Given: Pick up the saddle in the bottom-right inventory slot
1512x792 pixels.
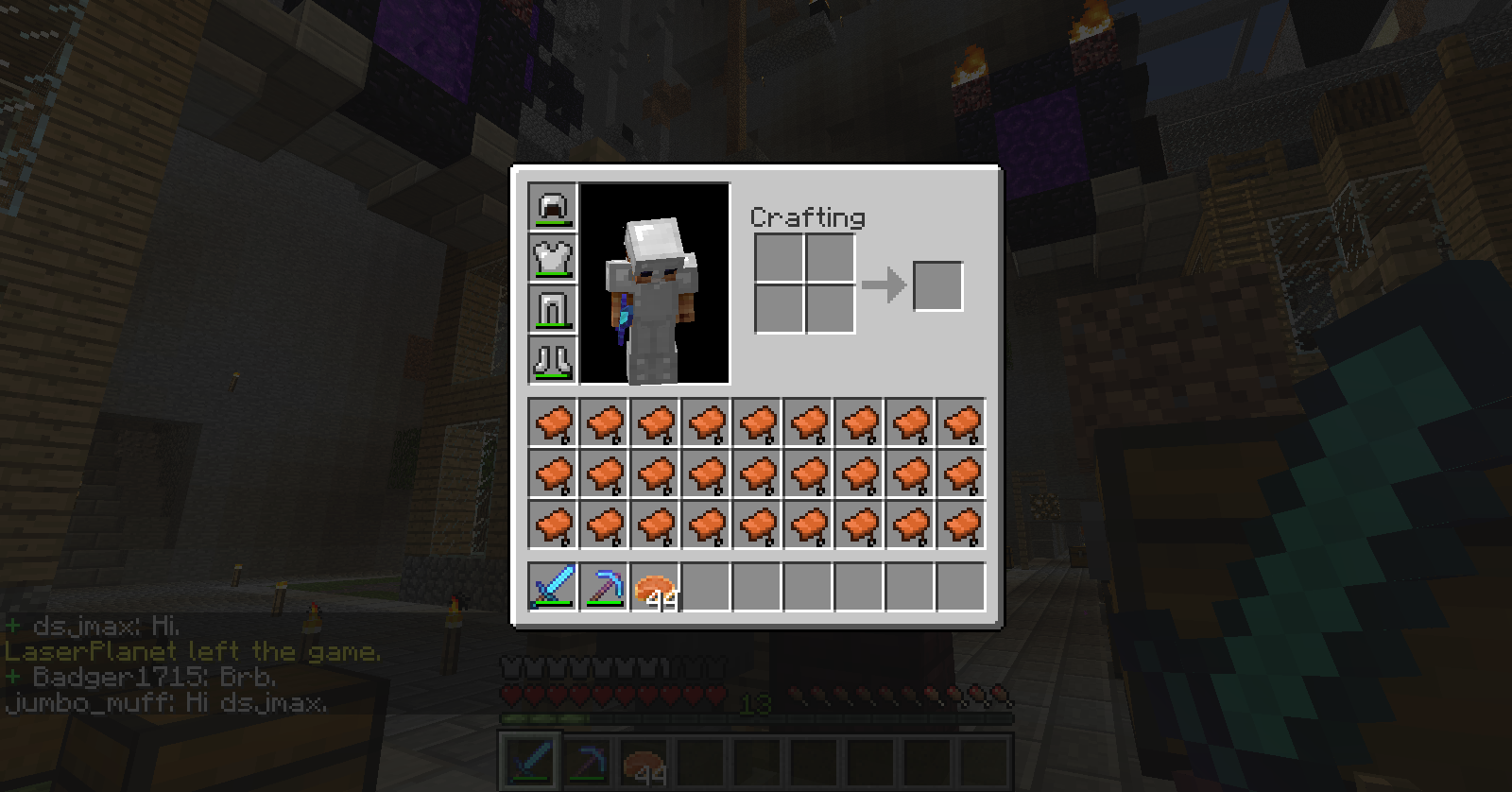Looking at the screenshot, I should coord(962,524).
